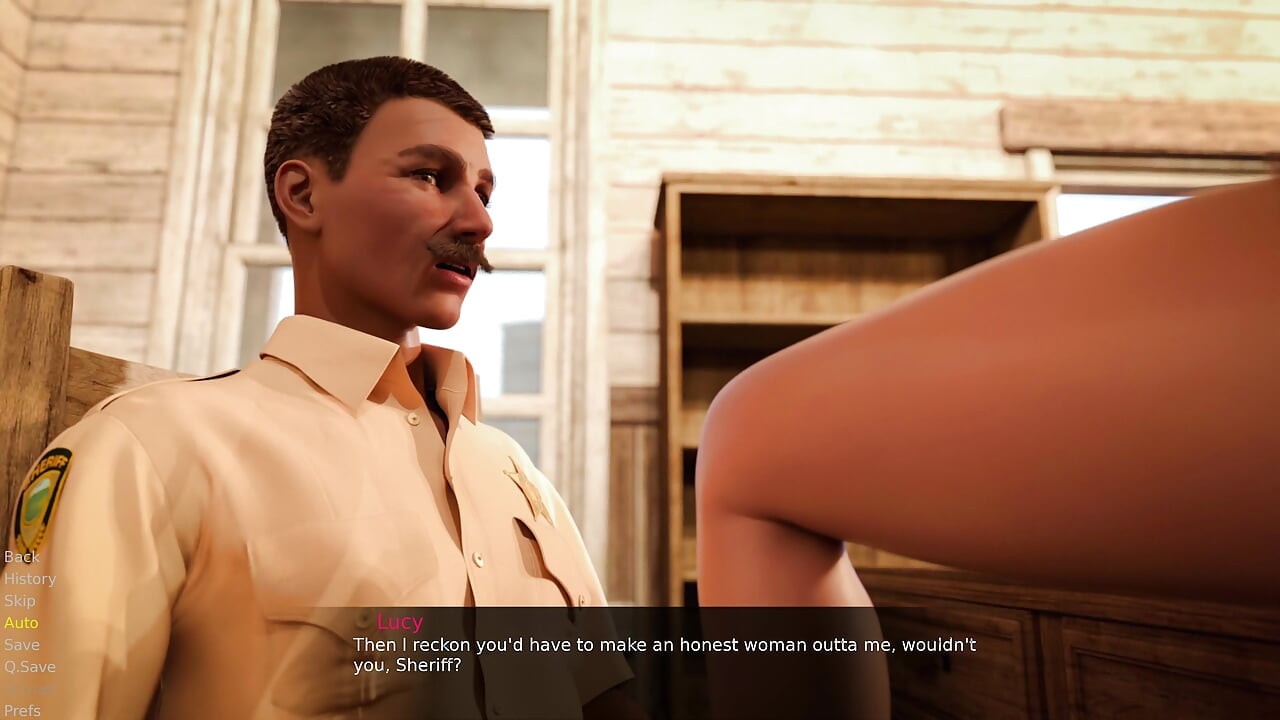Click Save to store your progress
The image size is (1280, 720).
click(x=21, y=644)
